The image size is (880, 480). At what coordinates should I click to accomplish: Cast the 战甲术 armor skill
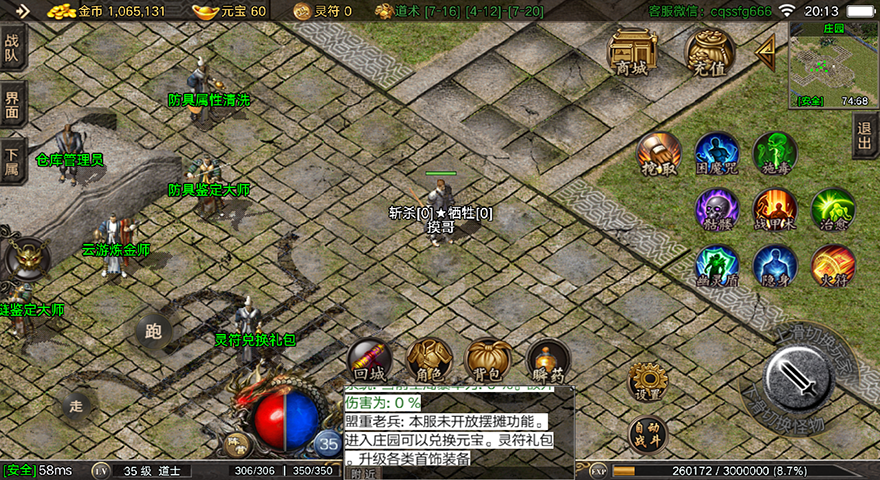coord(775,210)
